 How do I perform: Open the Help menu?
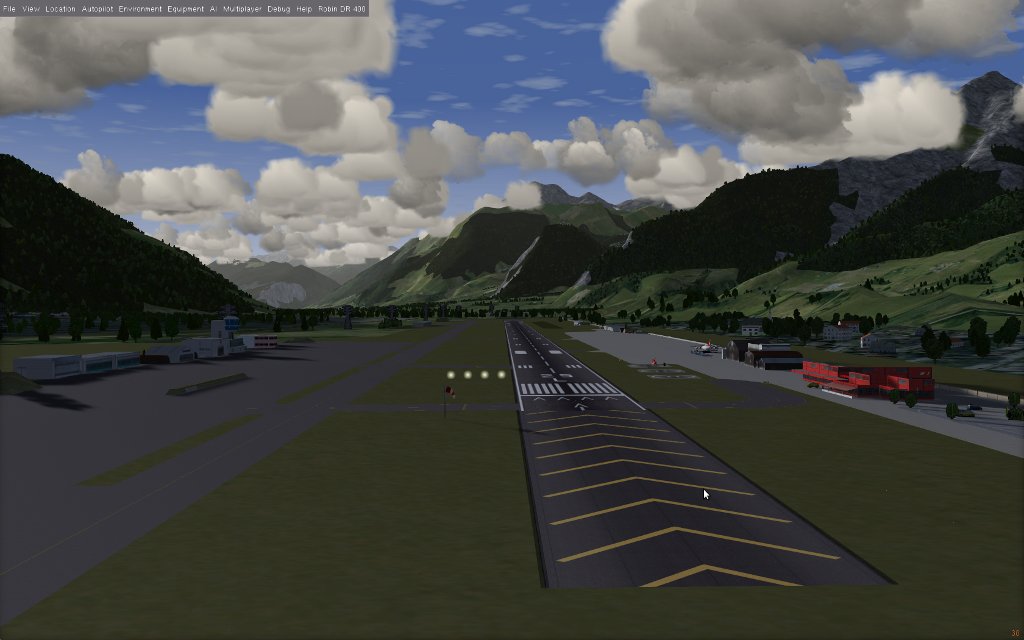tap(304, 8)
